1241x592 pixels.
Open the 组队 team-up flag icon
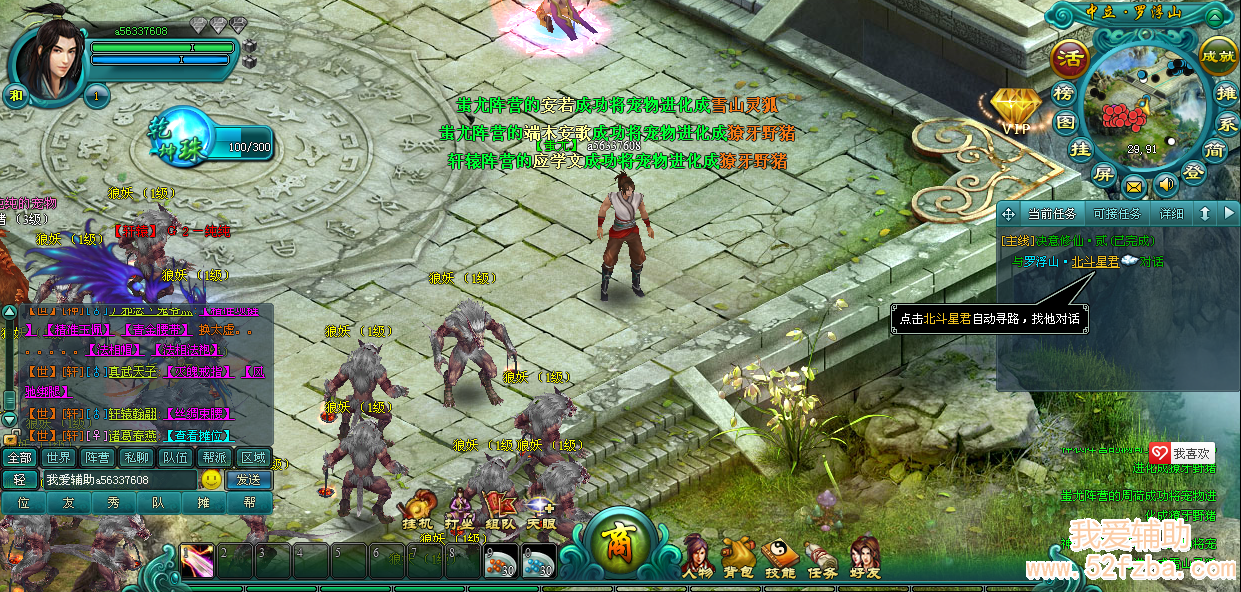click(500, 508)
